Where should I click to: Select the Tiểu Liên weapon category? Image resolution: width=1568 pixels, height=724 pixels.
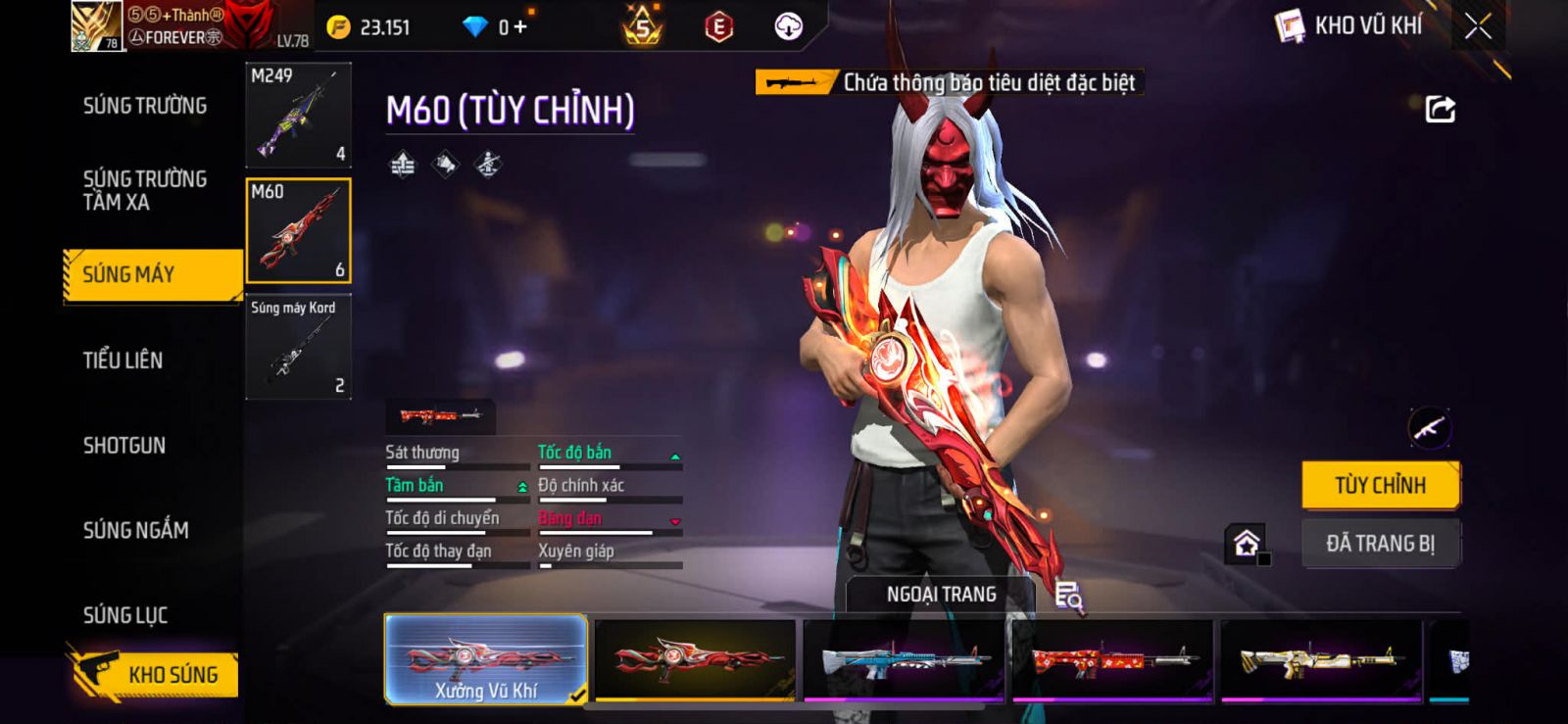pyautogui.click(x=123, y=361)
